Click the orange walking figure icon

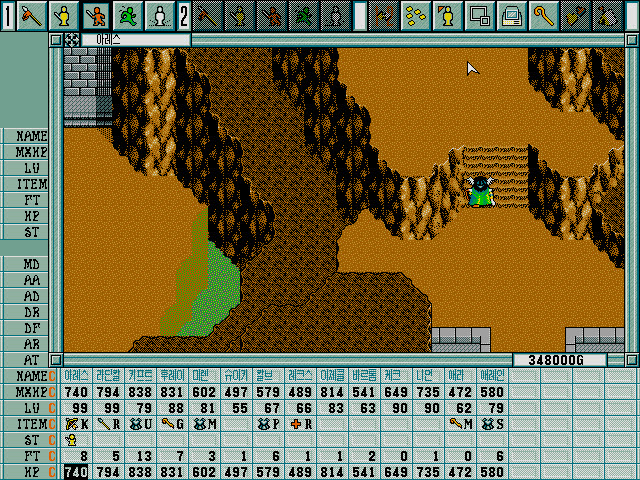(x=96, y=15)
